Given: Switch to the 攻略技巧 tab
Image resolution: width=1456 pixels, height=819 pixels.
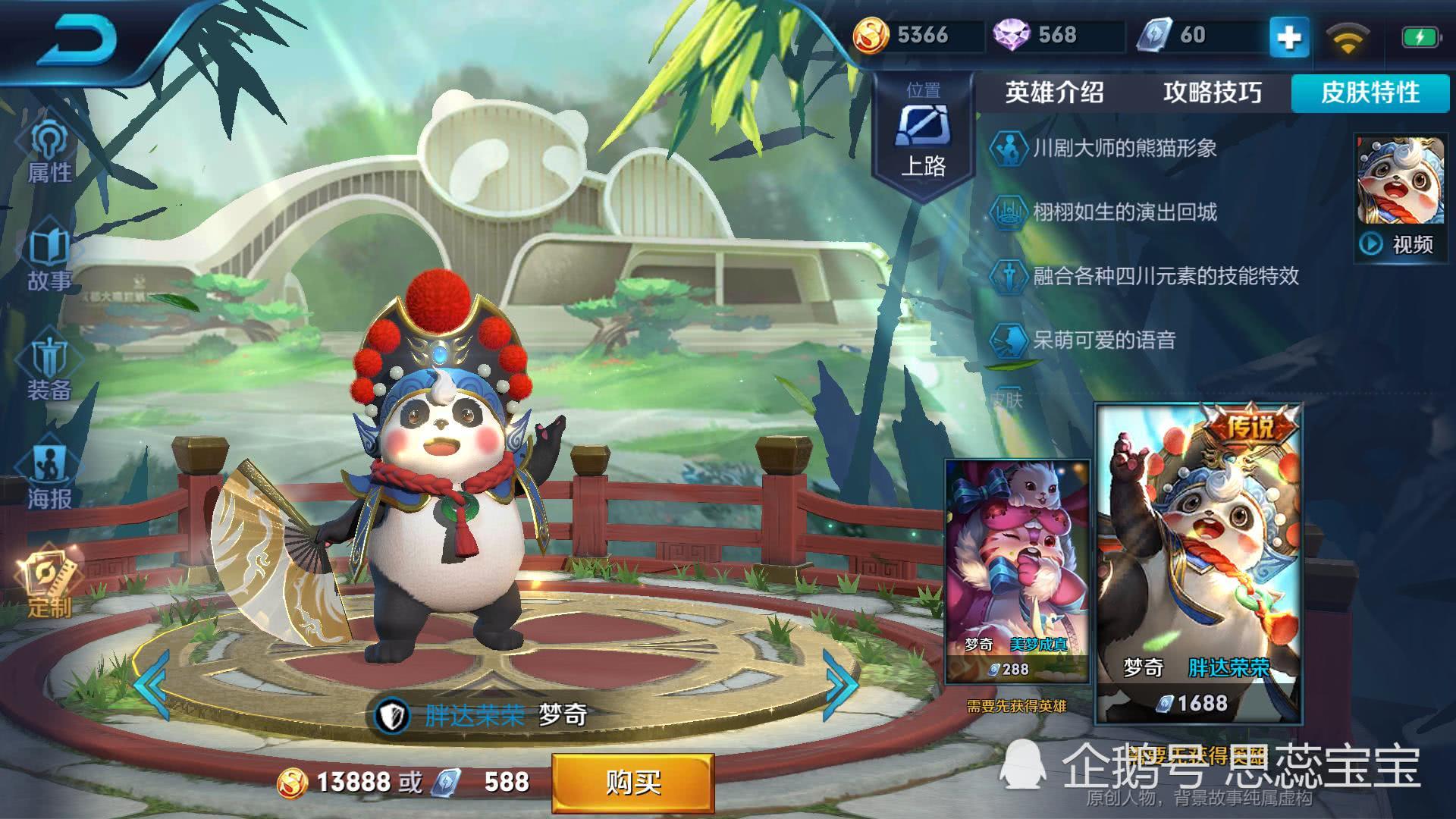Looking at the screenshot, I should point(1212,93).
